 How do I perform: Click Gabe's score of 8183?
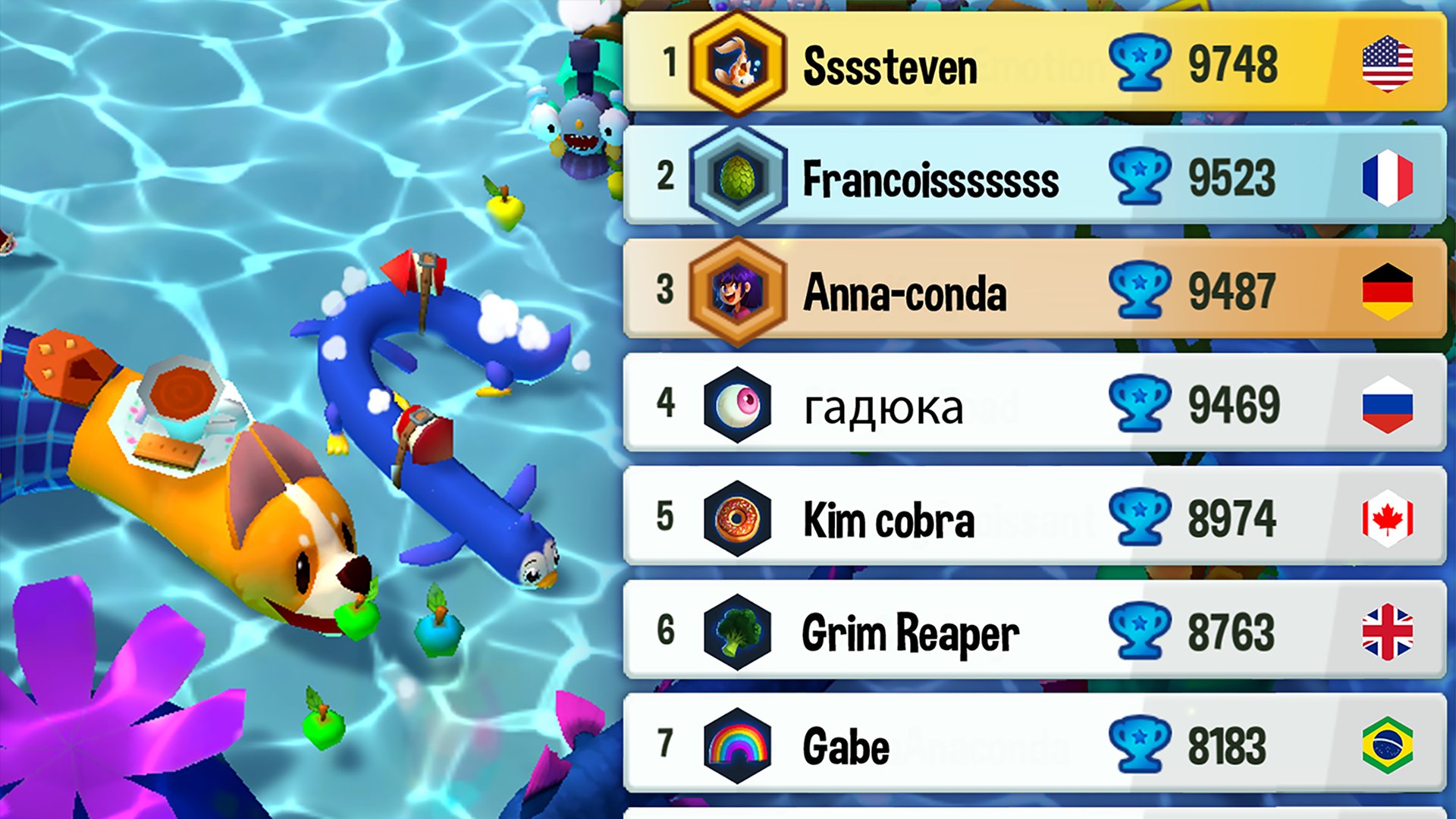pyautogui.click(x=1228, y=745)
